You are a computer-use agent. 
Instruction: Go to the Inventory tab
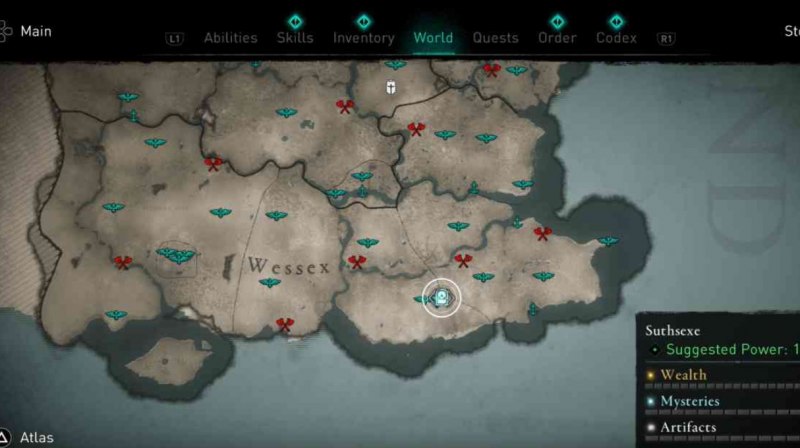(x=363, y=38)
